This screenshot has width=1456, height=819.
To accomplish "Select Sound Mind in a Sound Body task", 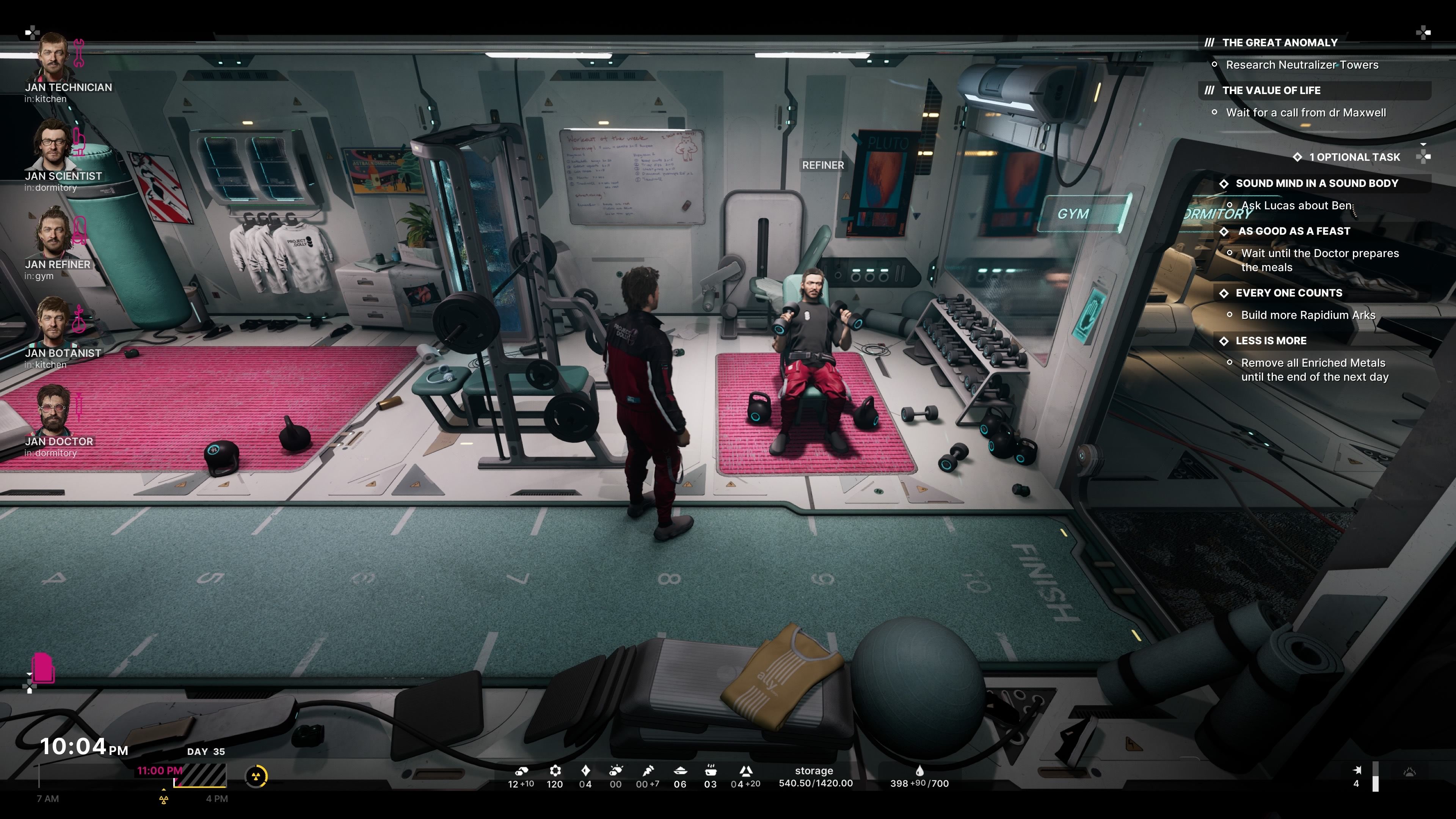I will (1316, 183).
